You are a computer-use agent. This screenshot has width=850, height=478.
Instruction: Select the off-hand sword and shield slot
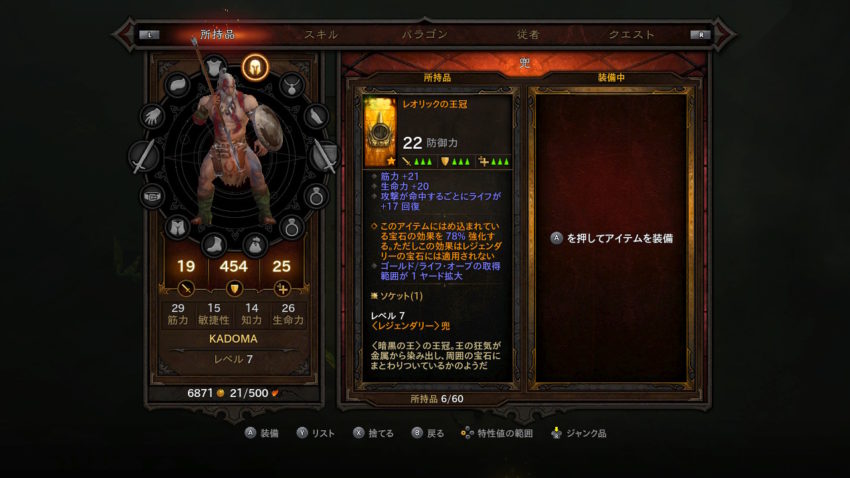click(324, 156)
